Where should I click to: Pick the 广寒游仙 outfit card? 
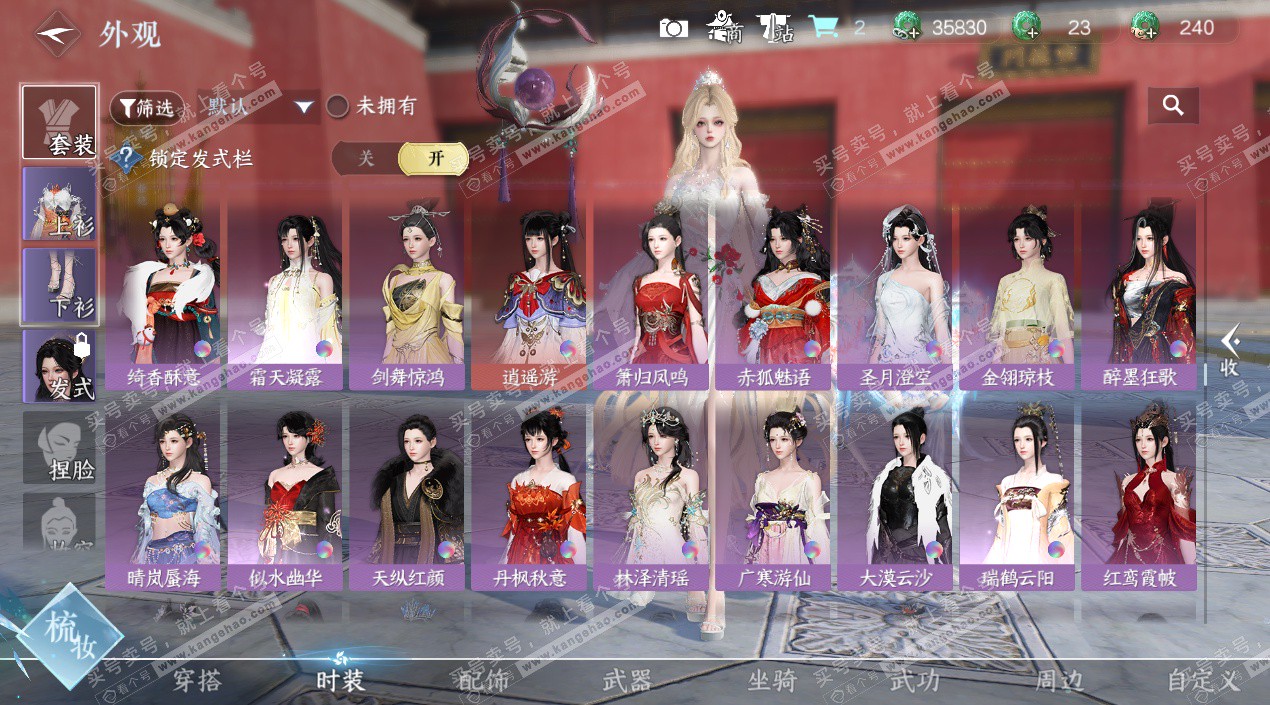click(772, 496)
